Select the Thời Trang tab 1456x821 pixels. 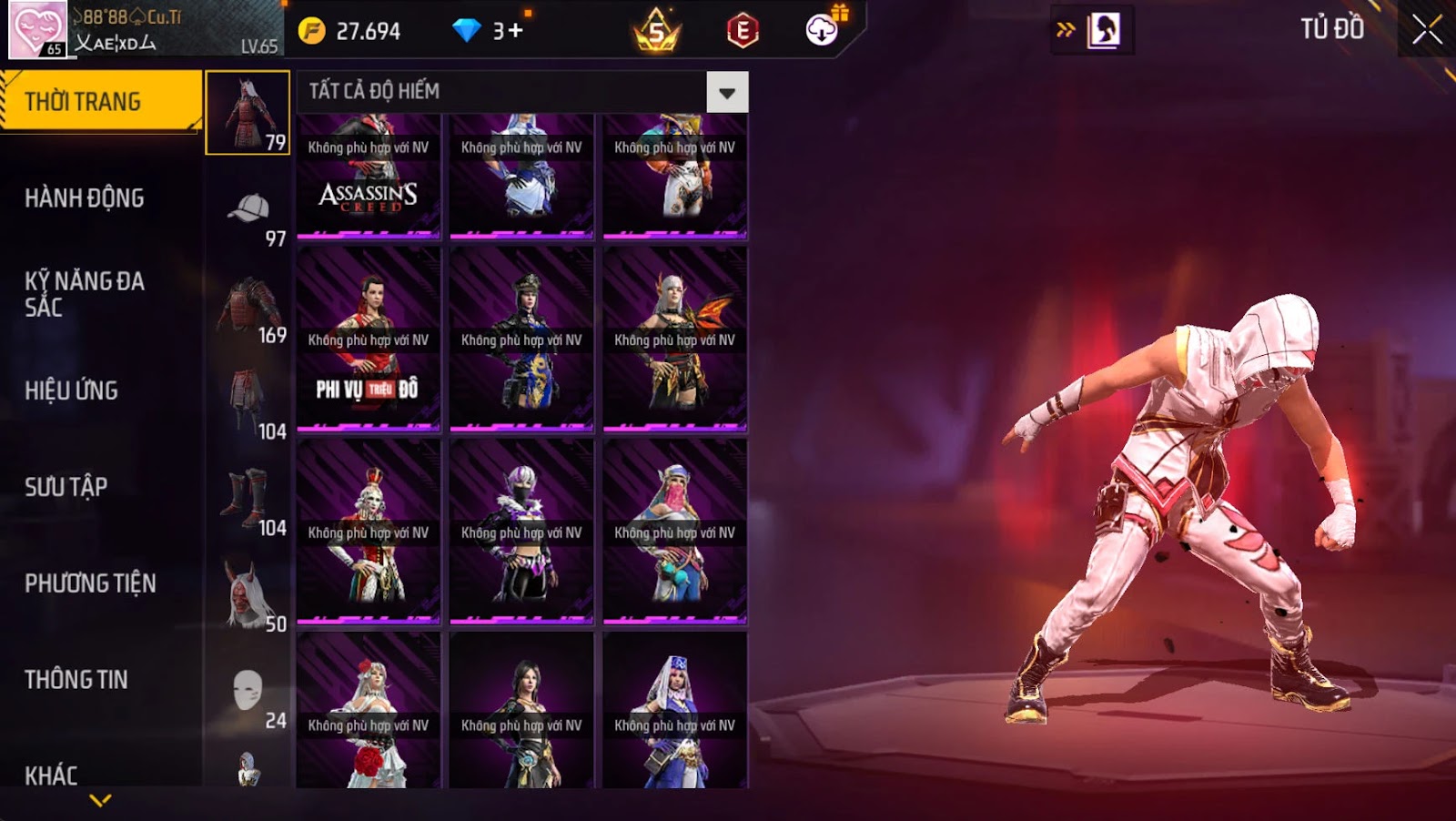coord(100,101)
